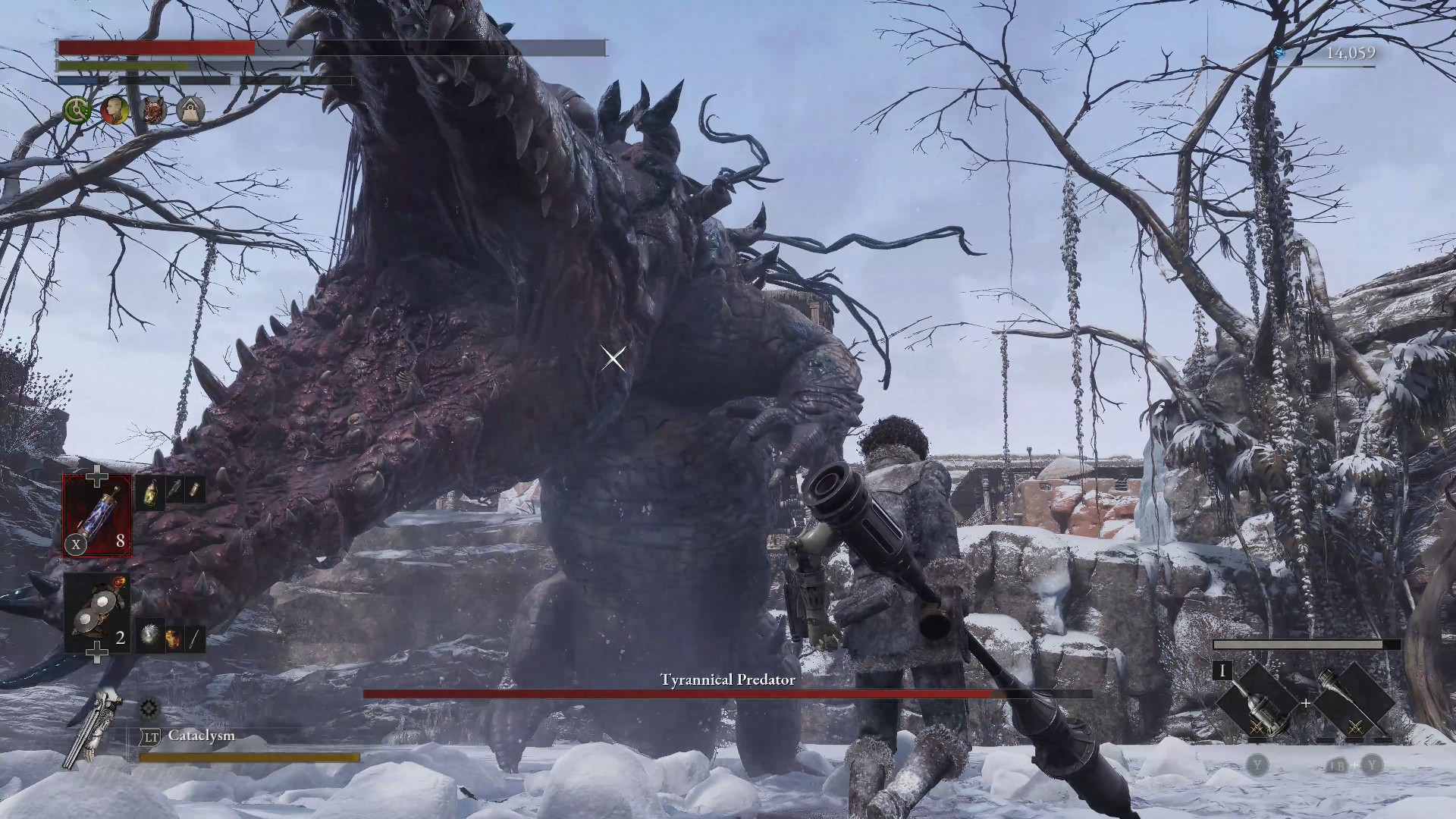This screenshot has width=1456, height=819.
Task: Select the fire orb item icon
Action: [173, 639]
